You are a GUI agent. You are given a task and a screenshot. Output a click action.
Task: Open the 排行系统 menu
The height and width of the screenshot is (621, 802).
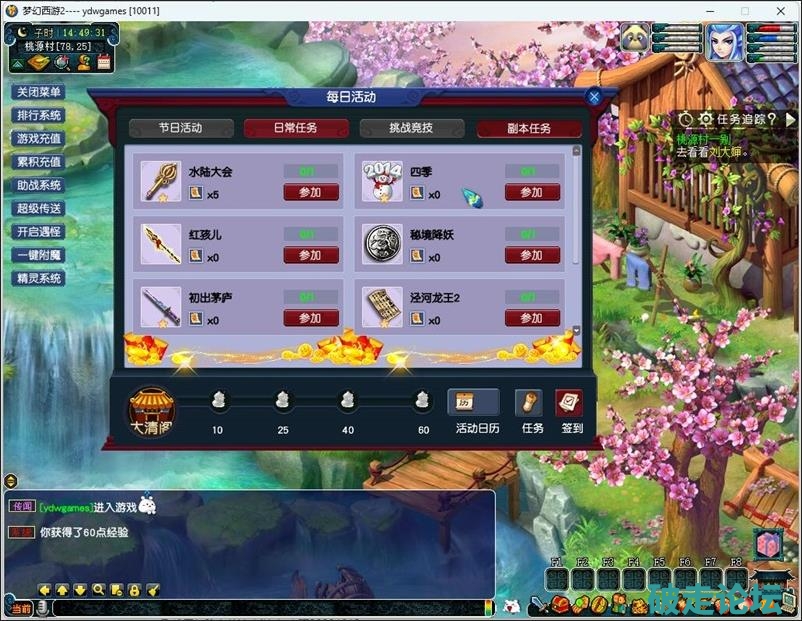coord(39,115)
